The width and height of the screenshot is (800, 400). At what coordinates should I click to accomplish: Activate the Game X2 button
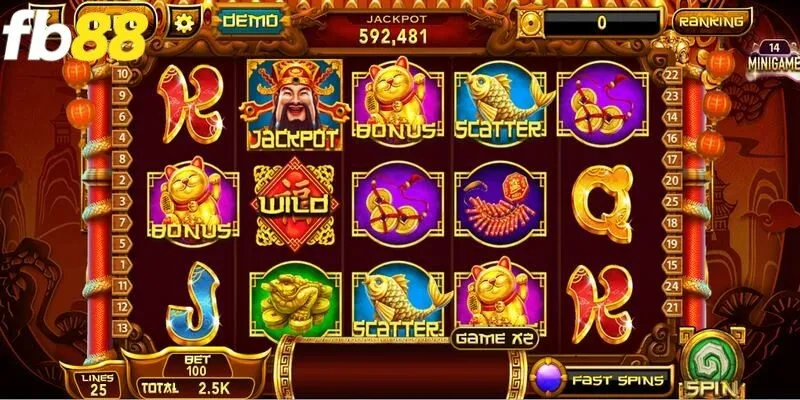(492, 338)
